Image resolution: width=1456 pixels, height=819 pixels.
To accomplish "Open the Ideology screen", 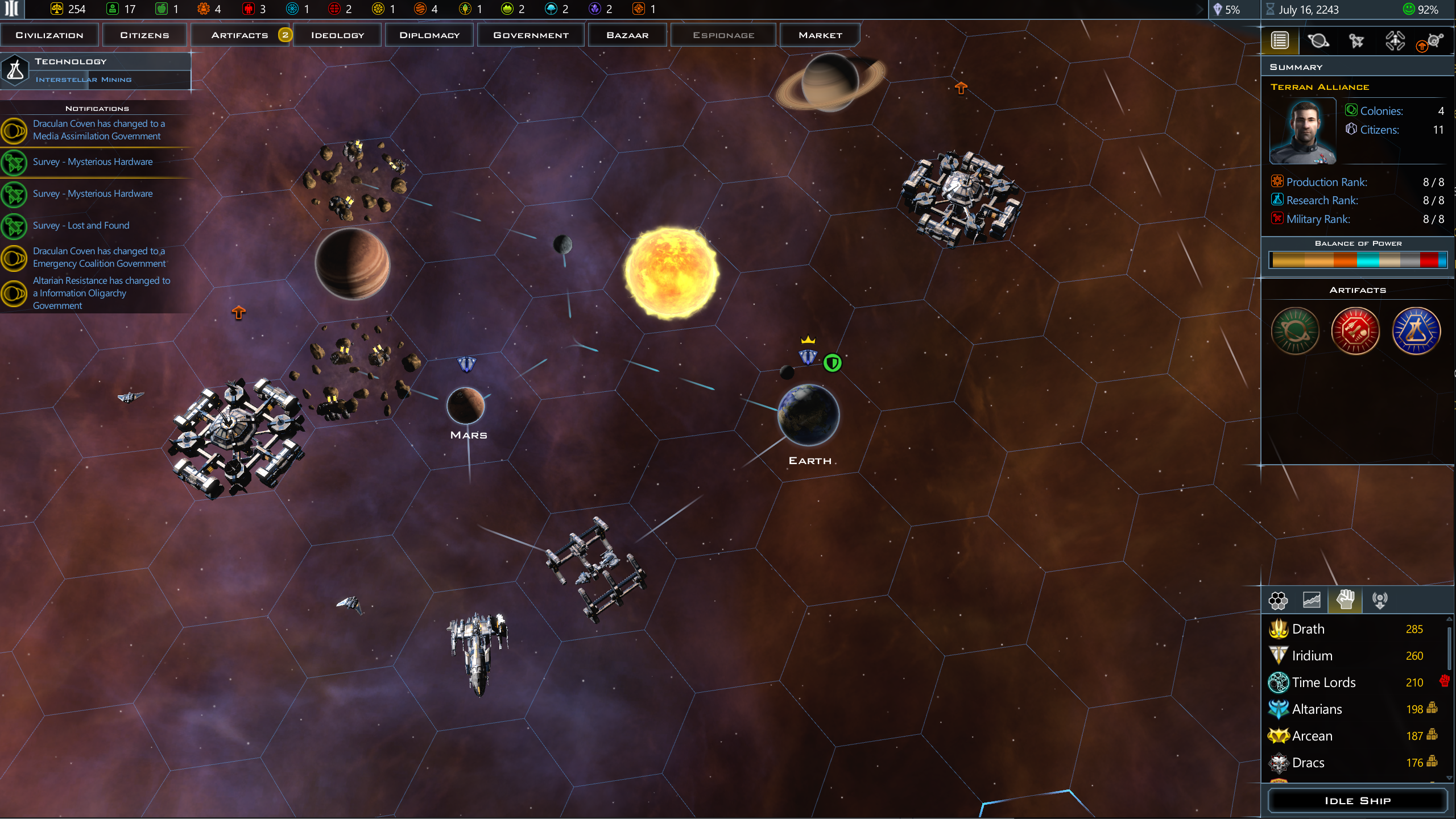I will pos(337,35).
